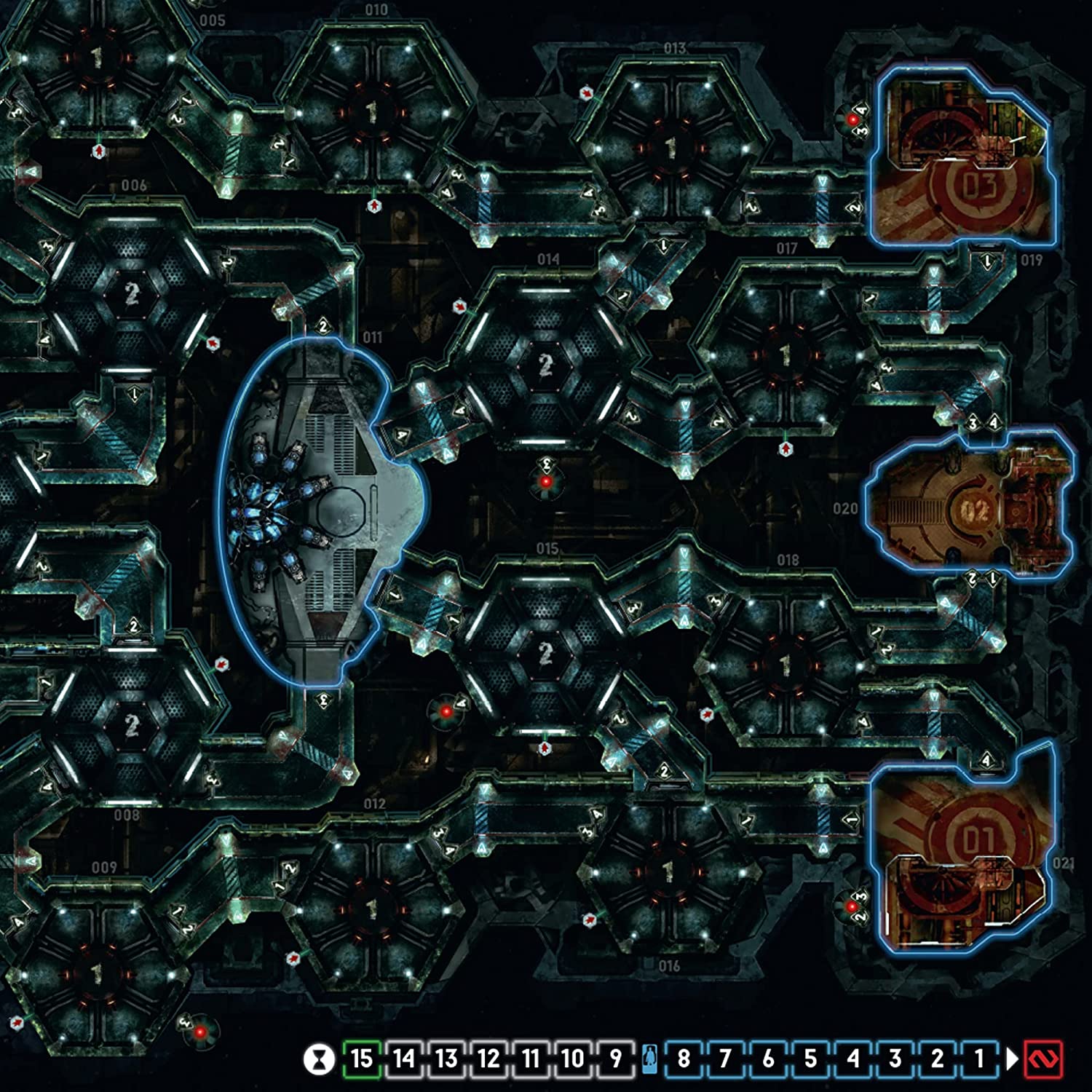The height and width of the screenshot is (1092, 1092).
Task: Pick the hexagonal room tile labeled 006
Action: pos(131,293)
